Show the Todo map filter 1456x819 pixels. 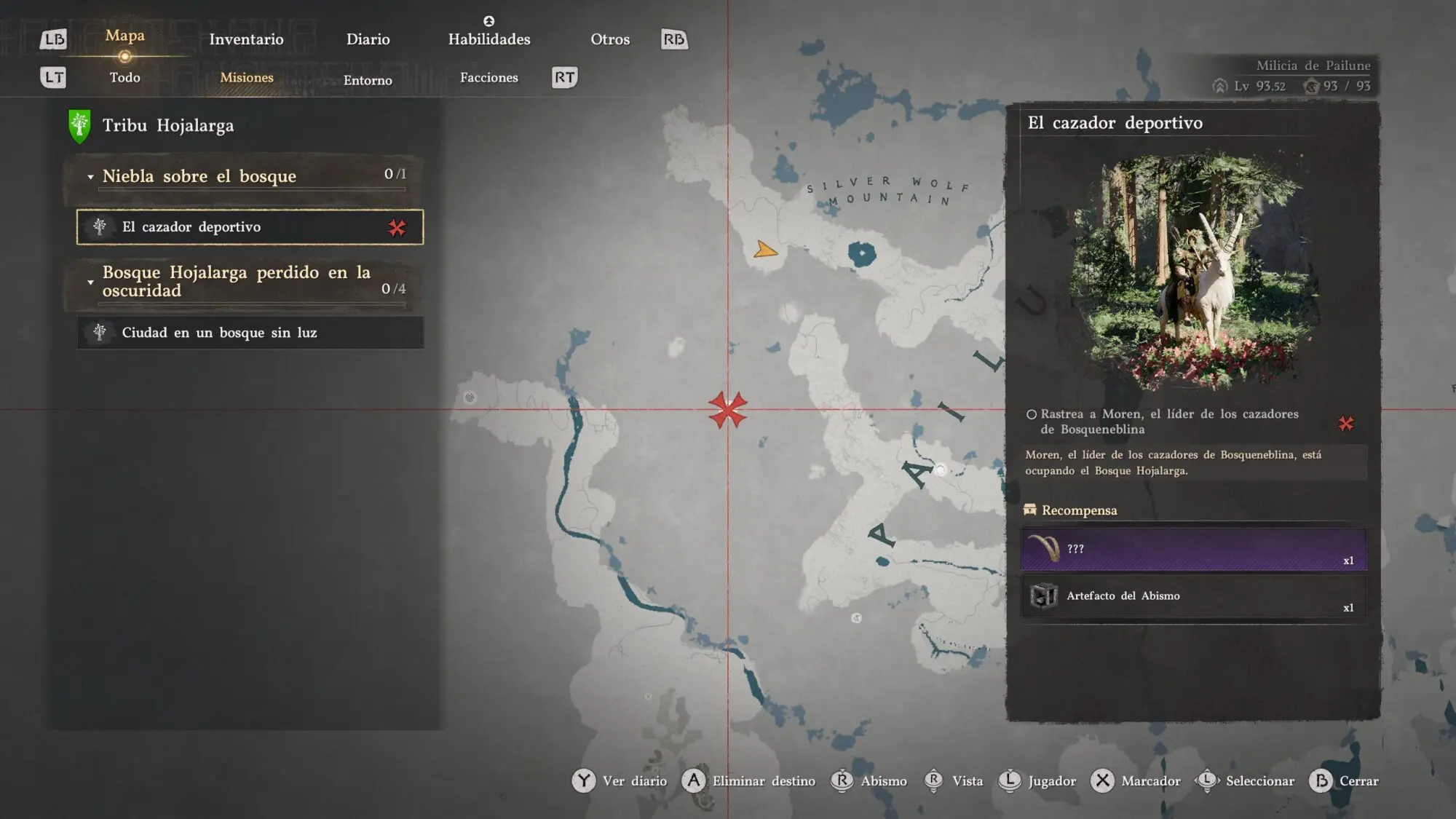point(124,77)
